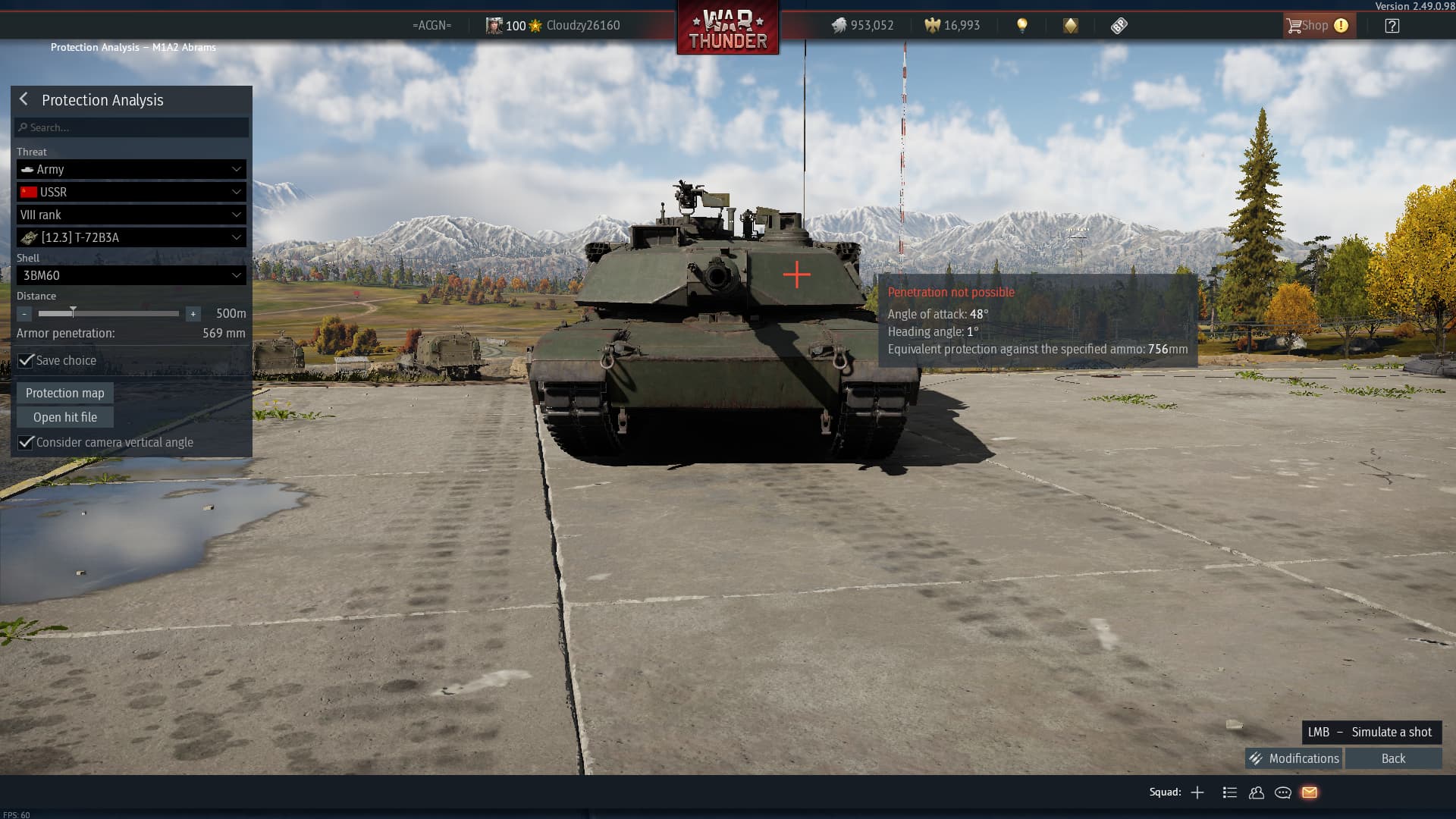The height and width of the screenshot is (819, 1456).
Task: Open the Modifications window
Action: 1294,758
